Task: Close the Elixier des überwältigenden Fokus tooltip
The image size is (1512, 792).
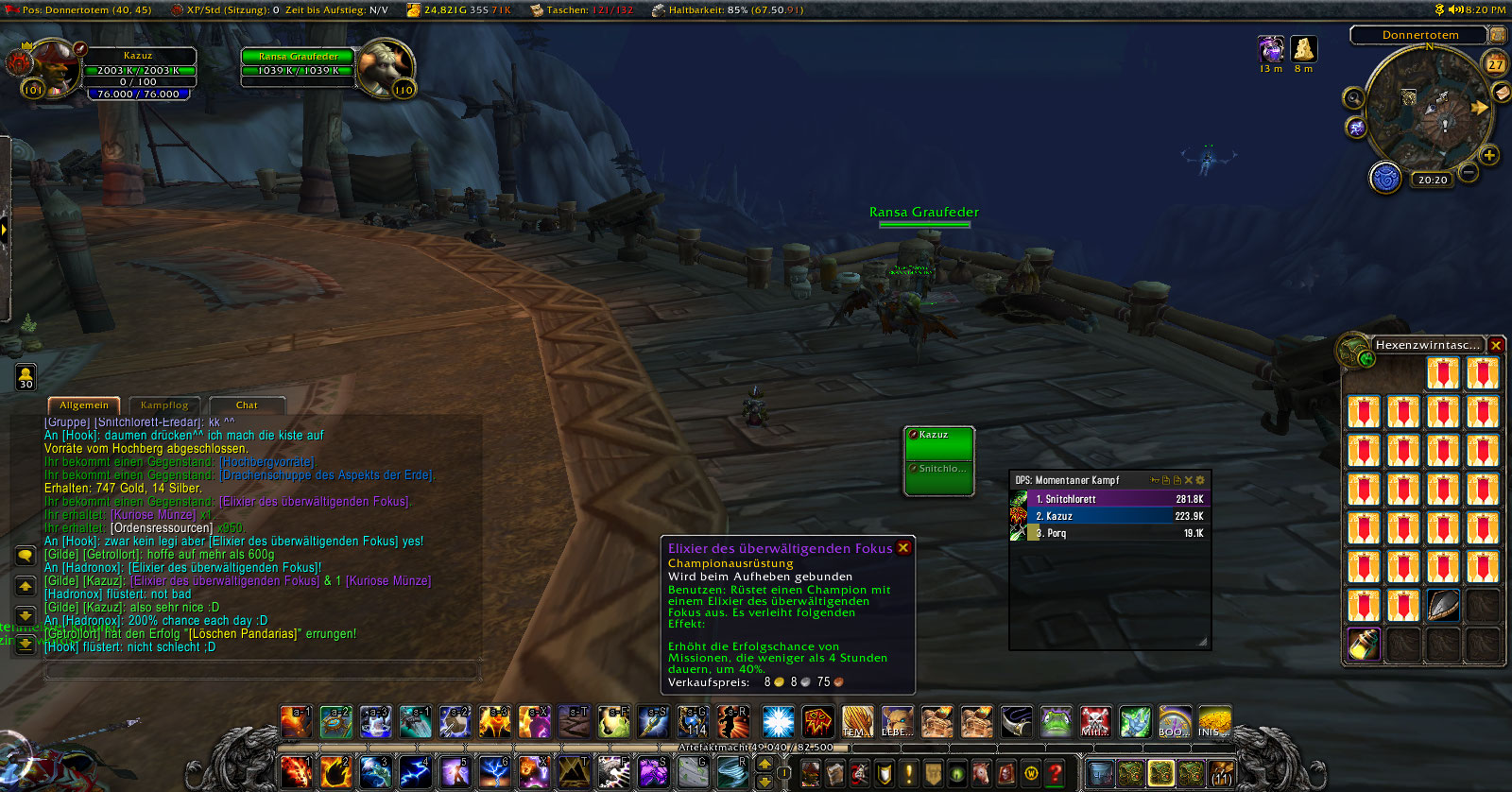Action: coord(903,548)
